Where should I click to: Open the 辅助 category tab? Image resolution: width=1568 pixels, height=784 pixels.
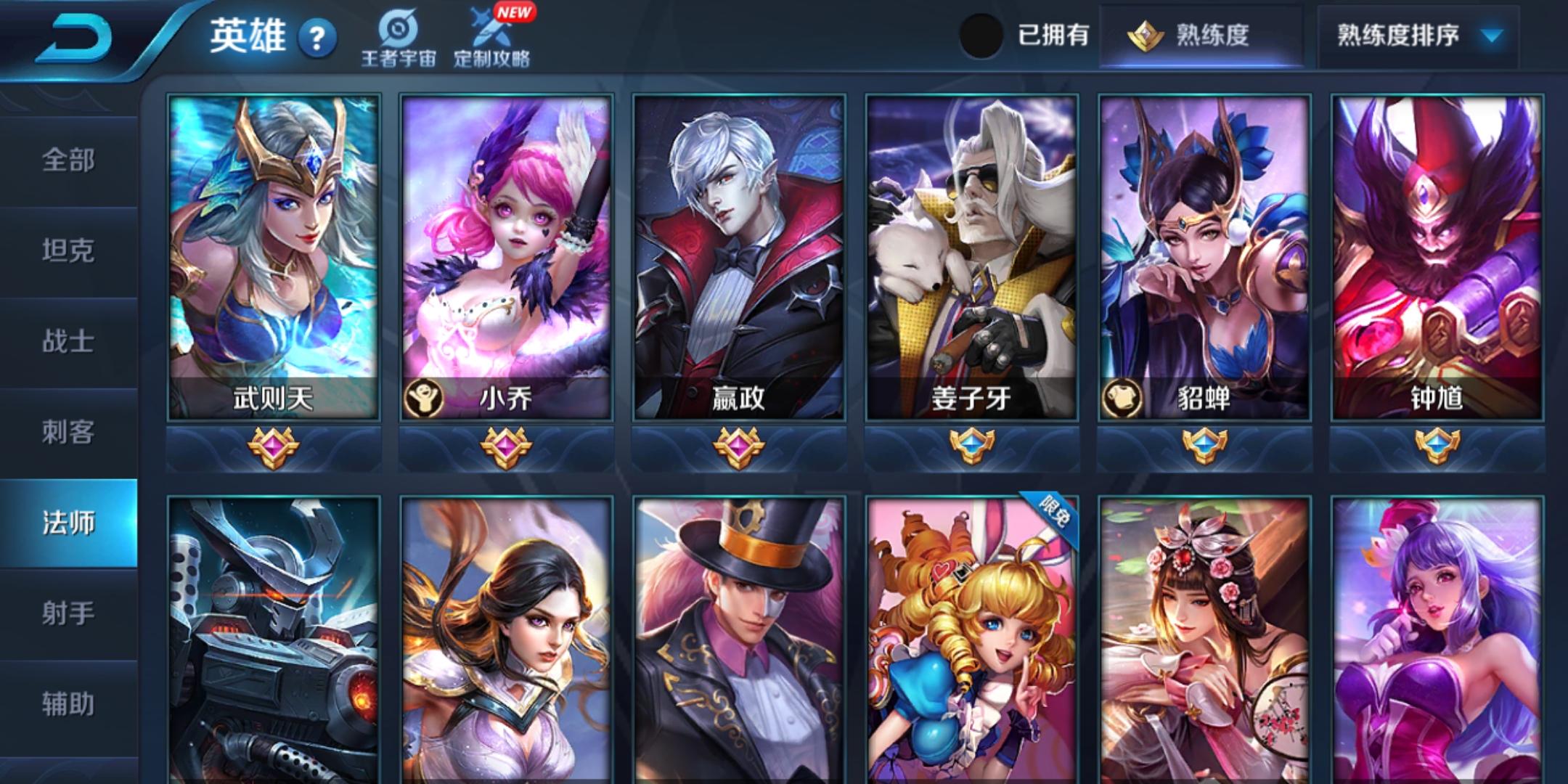pyautogui.click(x=68, y=705)
